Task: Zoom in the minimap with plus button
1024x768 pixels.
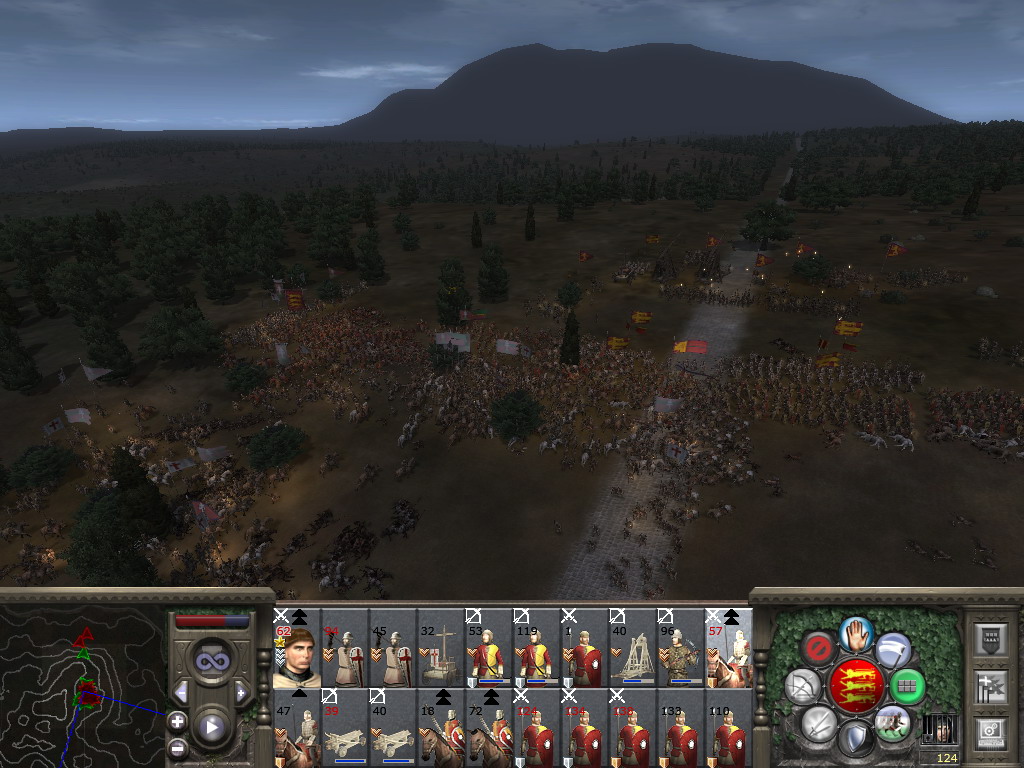Action: click(177, 720)
